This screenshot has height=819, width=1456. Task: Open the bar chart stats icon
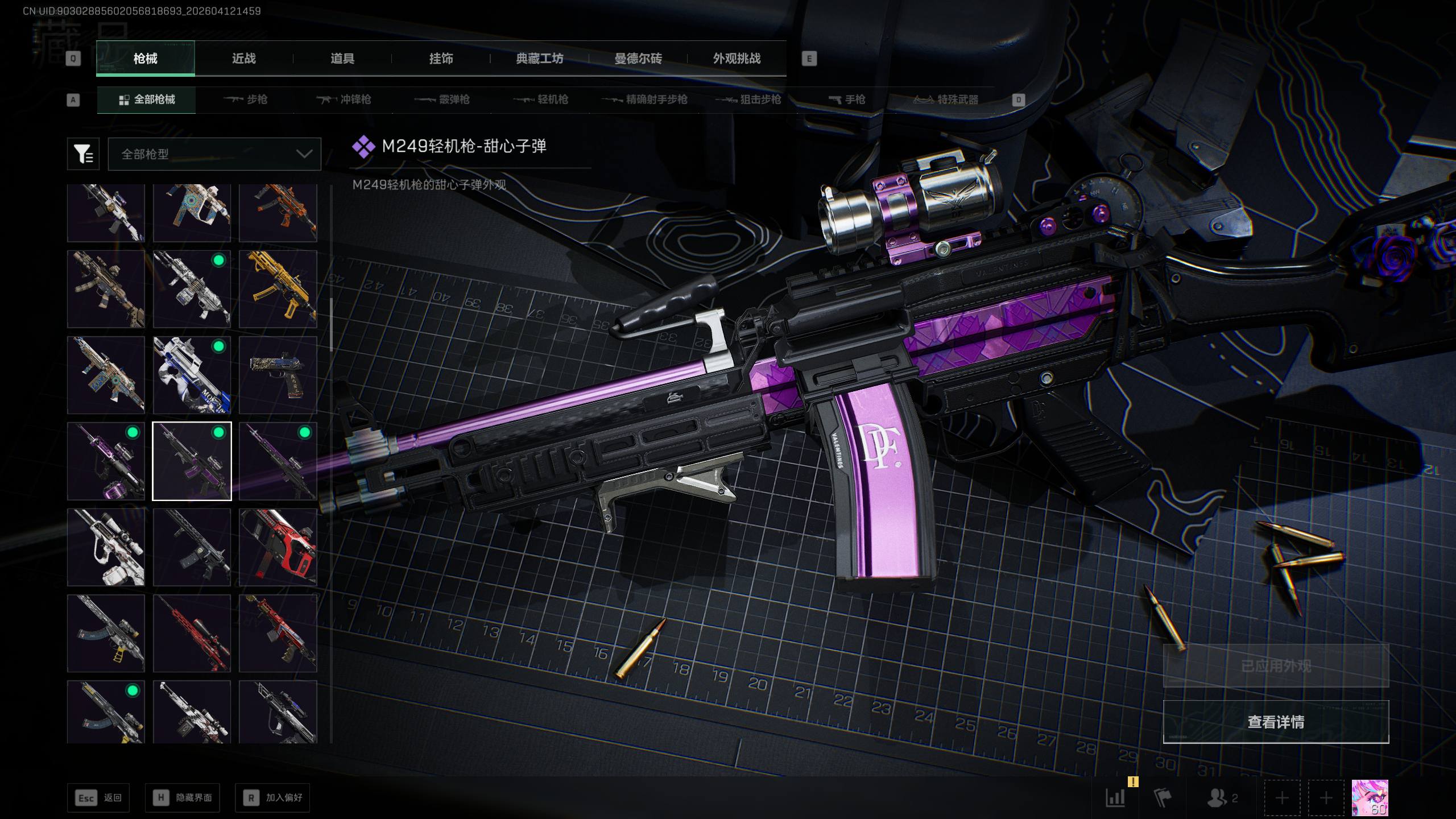[x=1115, y=797]
